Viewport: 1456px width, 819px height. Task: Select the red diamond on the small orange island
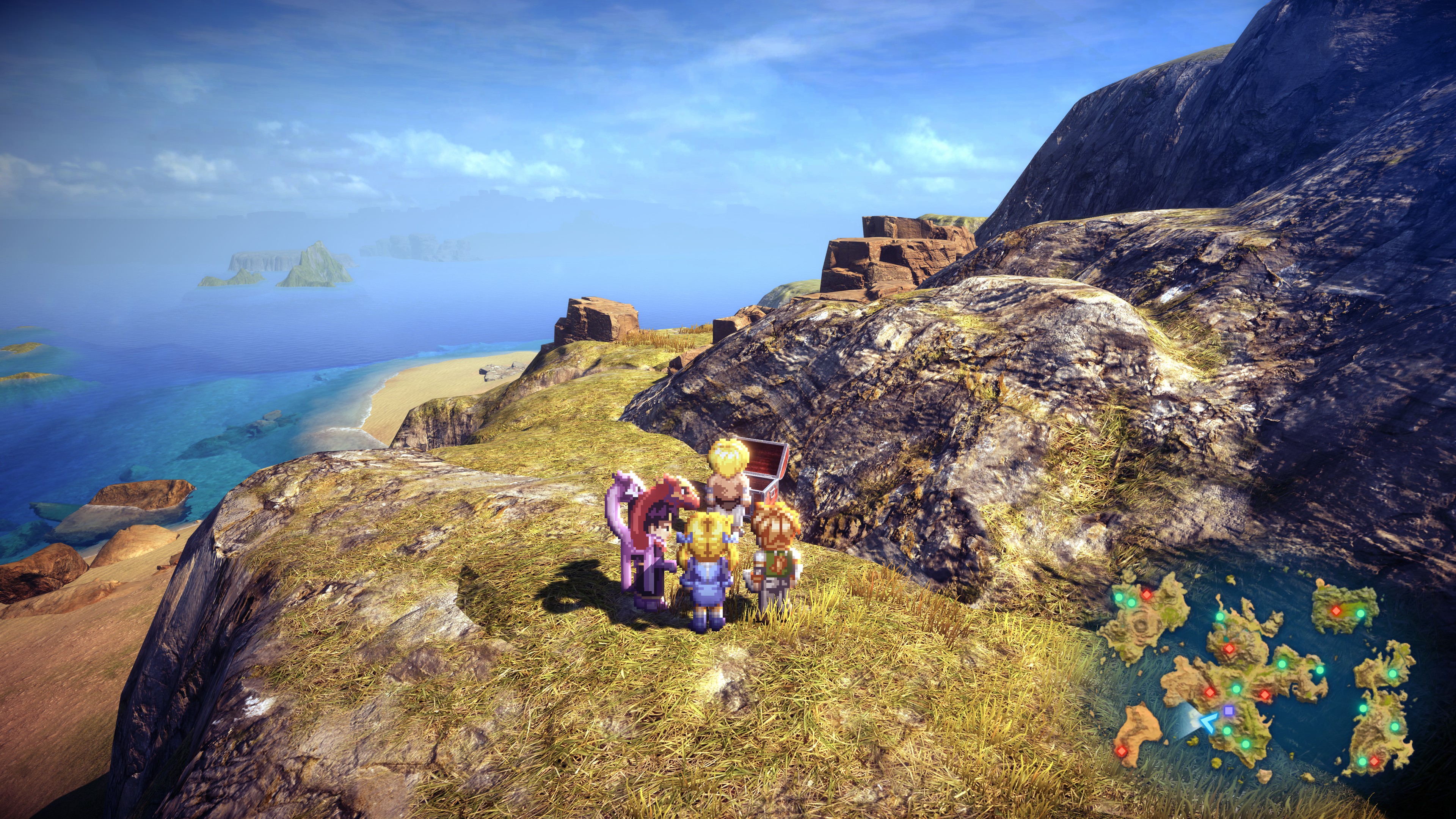pyautogui.click(x=1121, y=750)
